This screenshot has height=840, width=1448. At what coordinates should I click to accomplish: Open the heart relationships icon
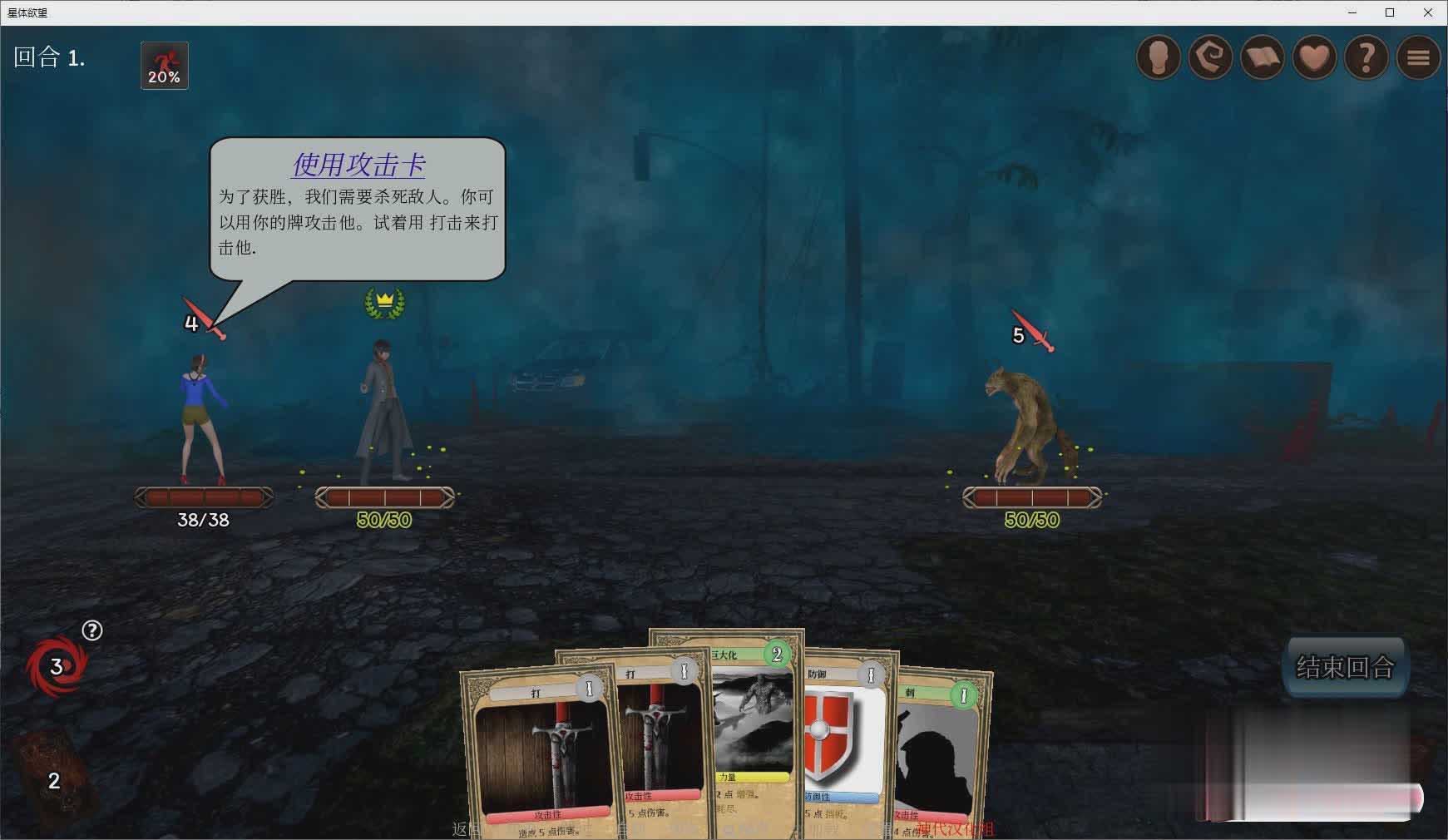tap(1314, 57)
